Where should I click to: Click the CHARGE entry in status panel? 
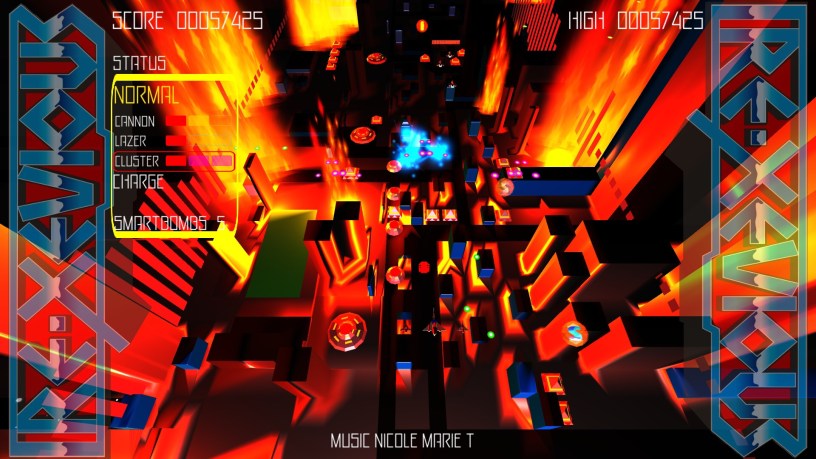tap(139, 182)
